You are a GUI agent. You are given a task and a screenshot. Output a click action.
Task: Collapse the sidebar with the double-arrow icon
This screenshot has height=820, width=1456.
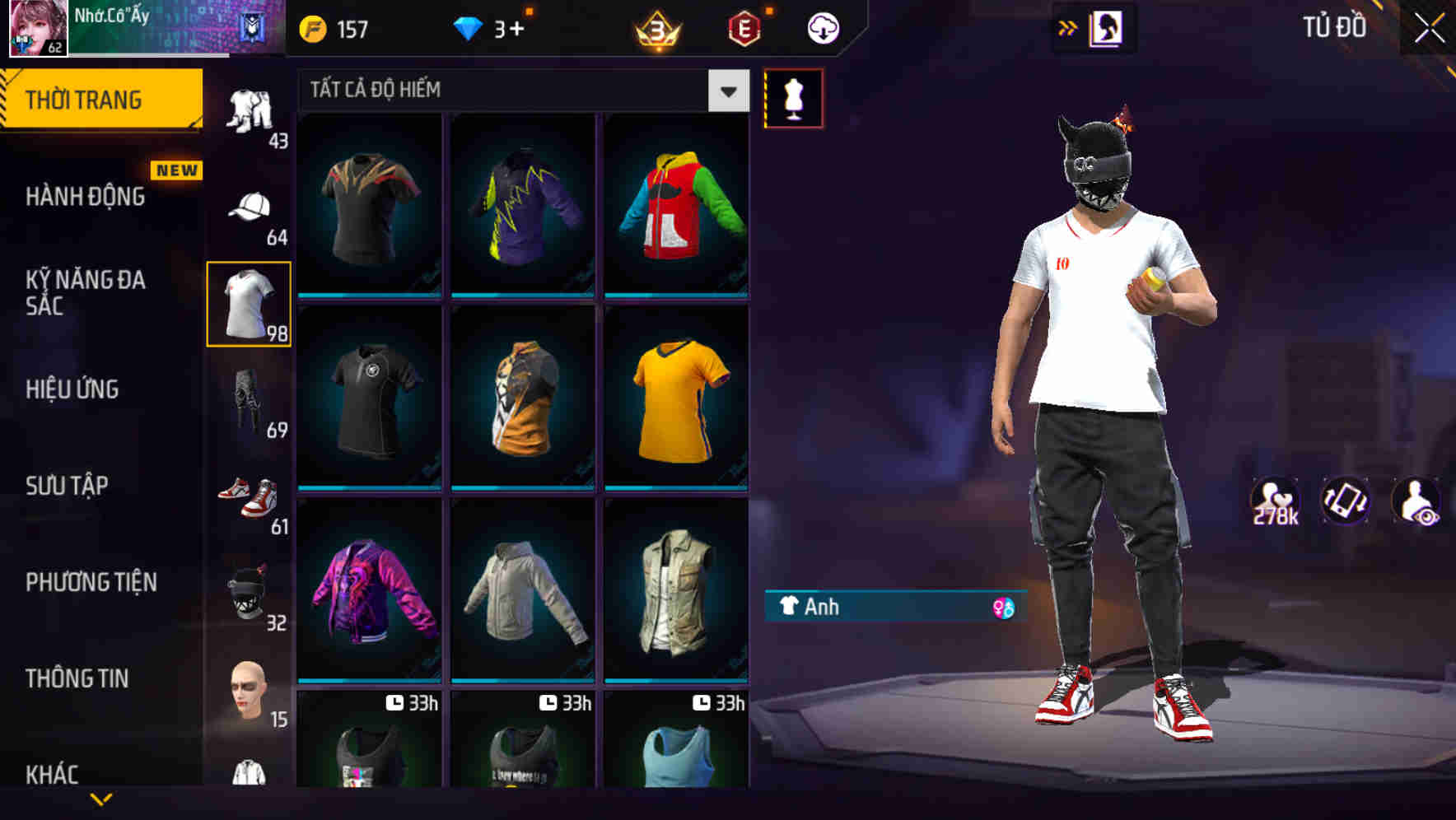click(x=1068, y=27)
